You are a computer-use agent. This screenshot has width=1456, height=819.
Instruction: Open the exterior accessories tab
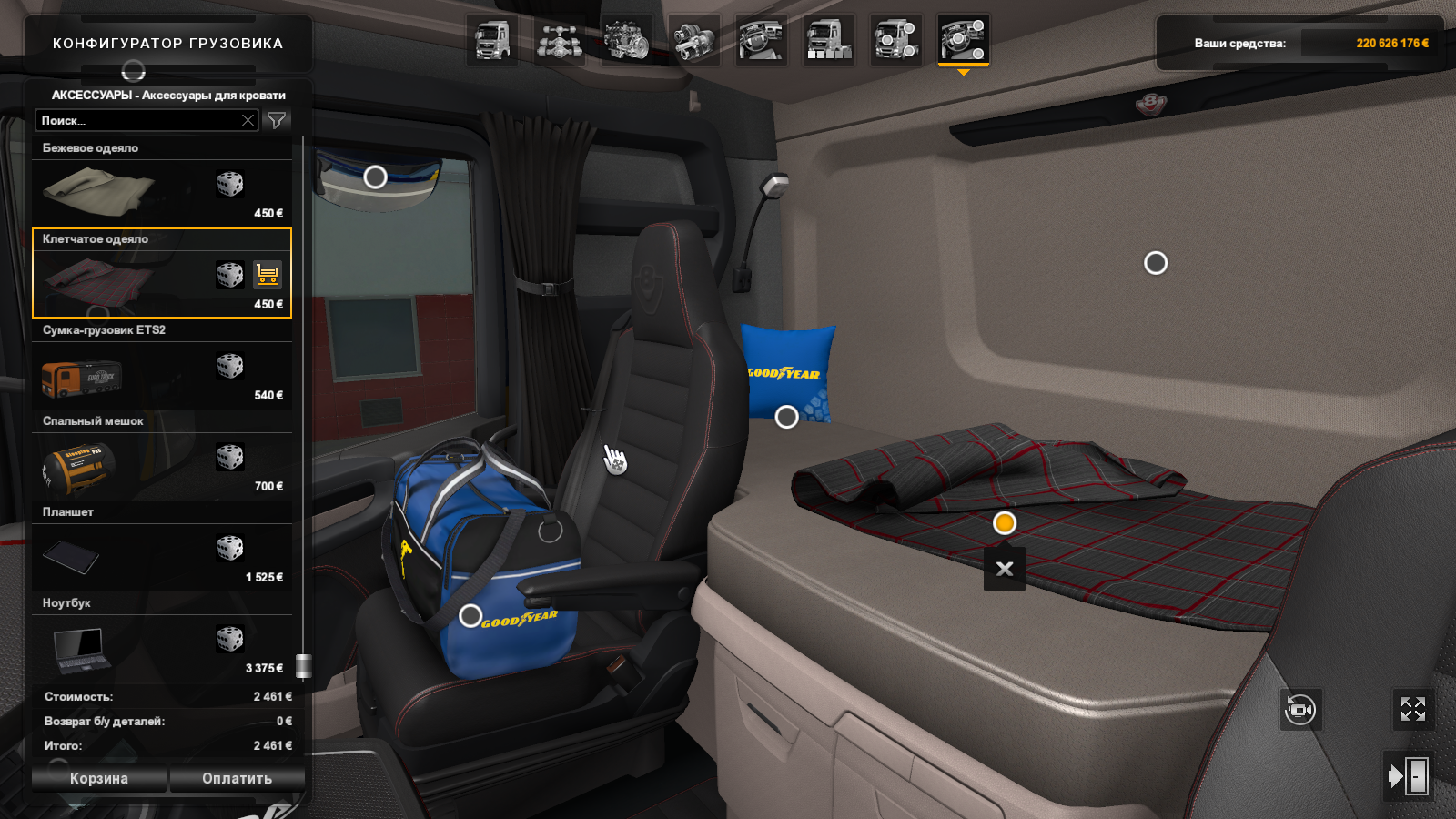pyautogui.click(x=896, y=40)
